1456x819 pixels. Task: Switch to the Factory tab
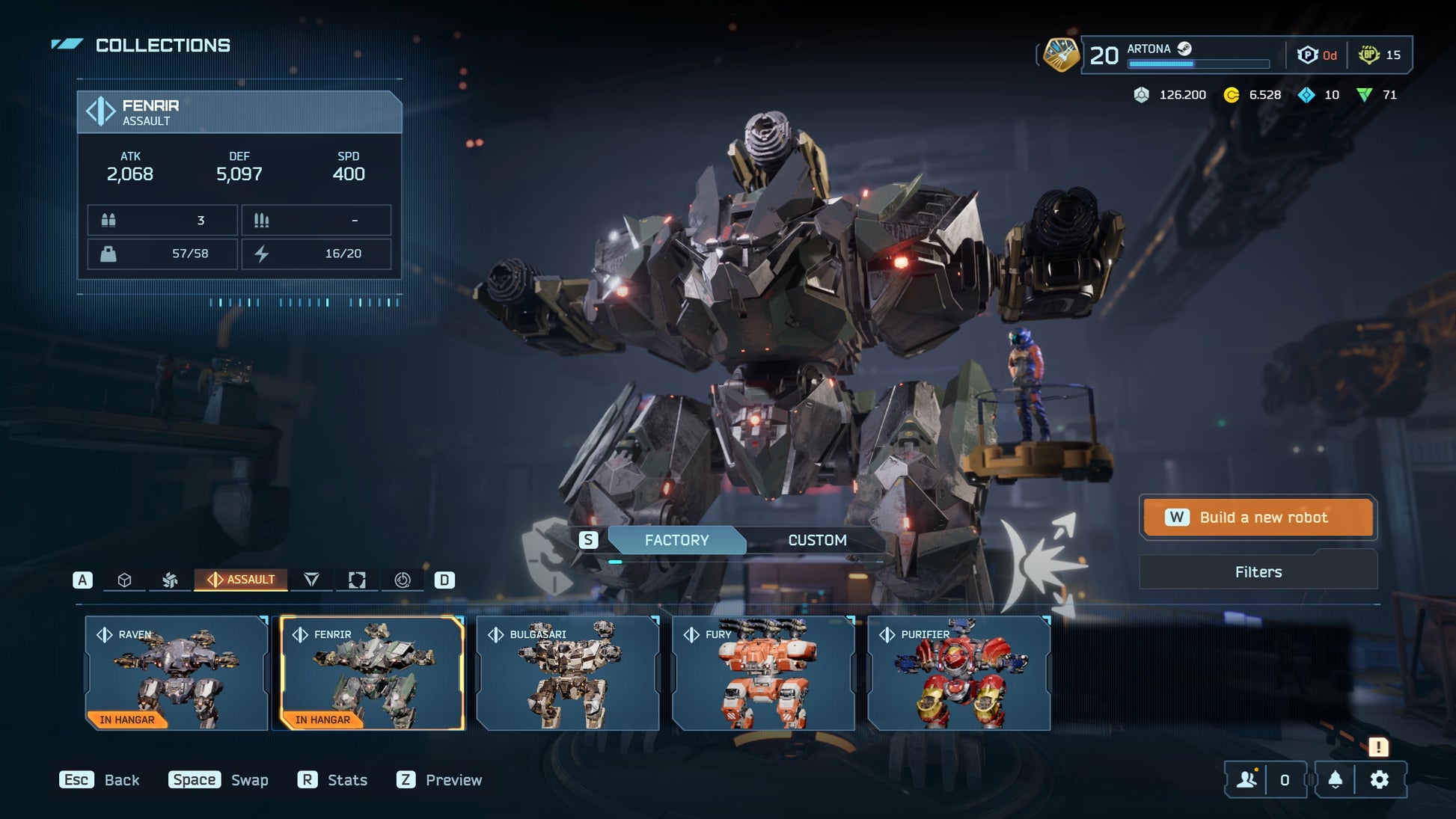click(x=676, y=540)
